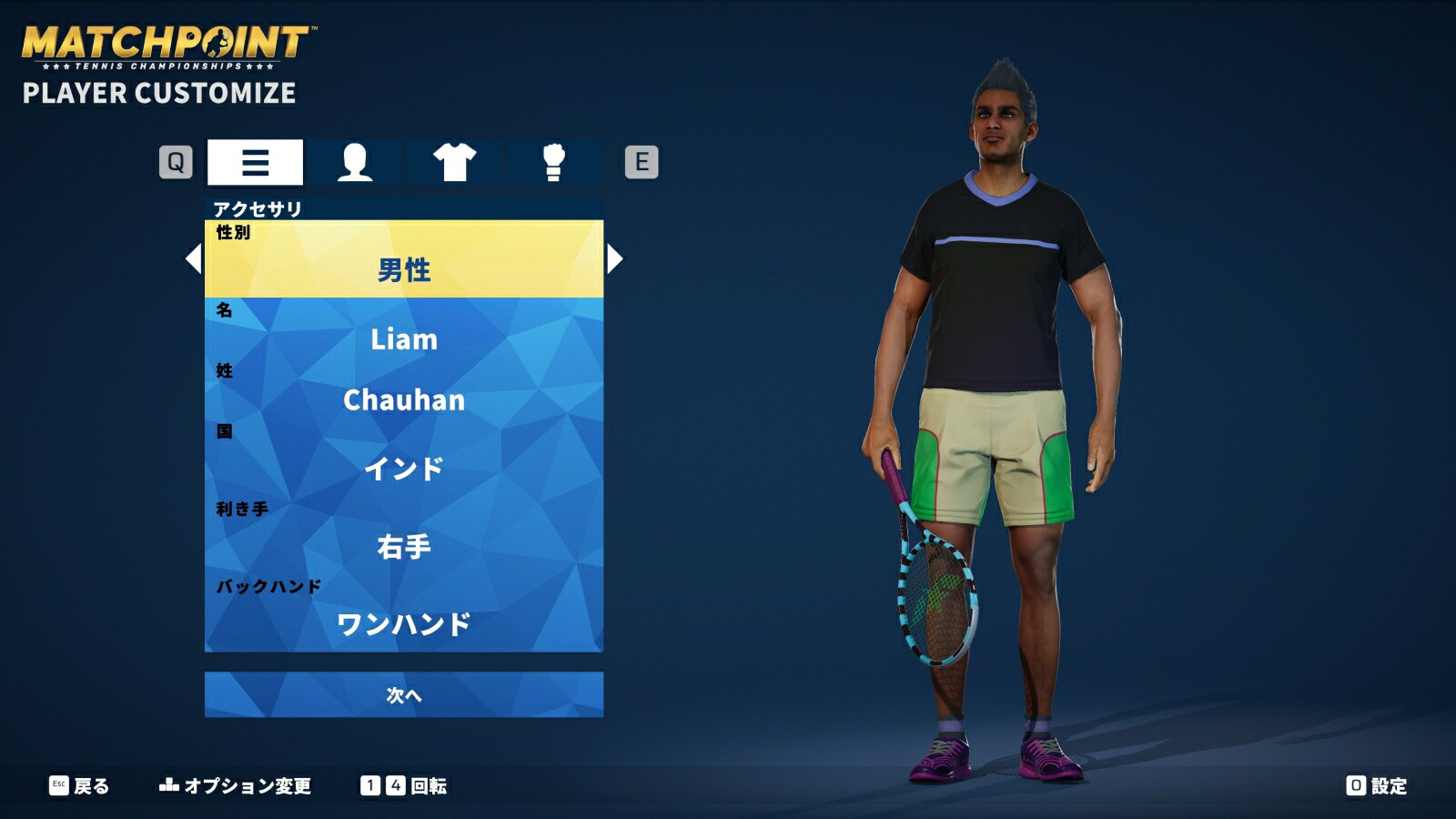Open the 国 country selector showing インド
The image size is (1456, 819).
coord(405,466)
